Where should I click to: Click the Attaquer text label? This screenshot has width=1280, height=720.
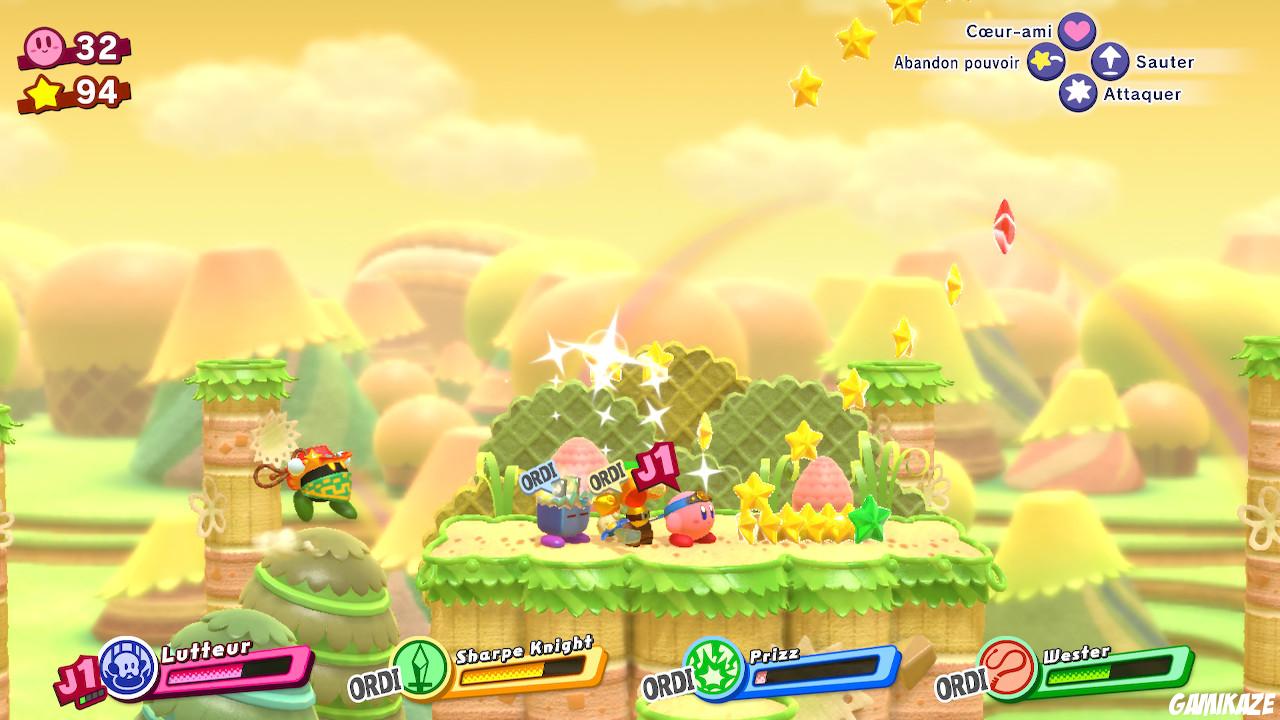(x=1142, y=95)
